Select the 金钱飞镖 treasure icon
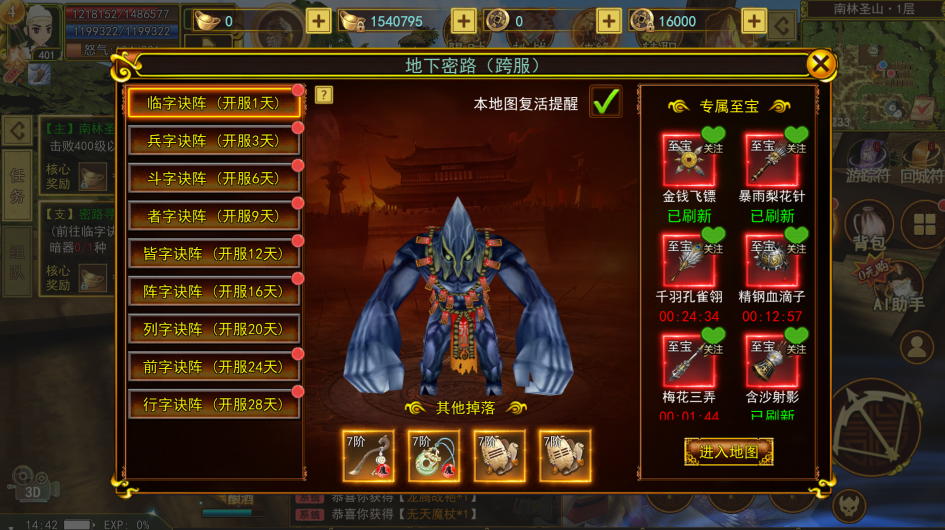The width and height of the screenshot is (945, 530). coord(688,159)
